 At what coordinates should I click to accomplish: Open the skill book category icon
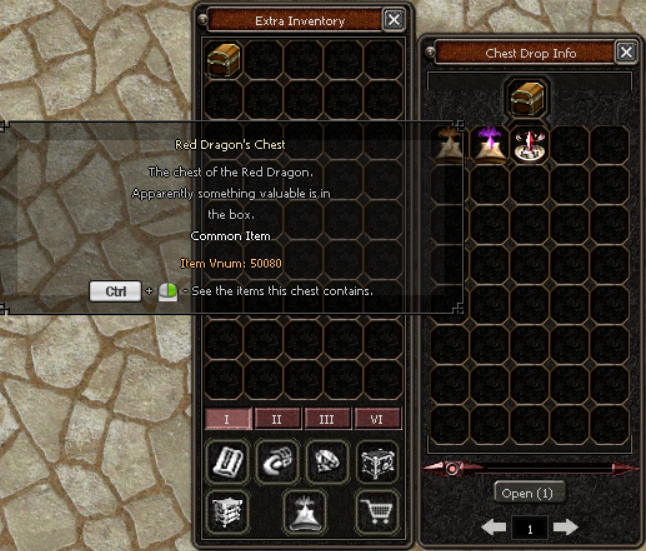pyautogui.click(x=227, y=462)
